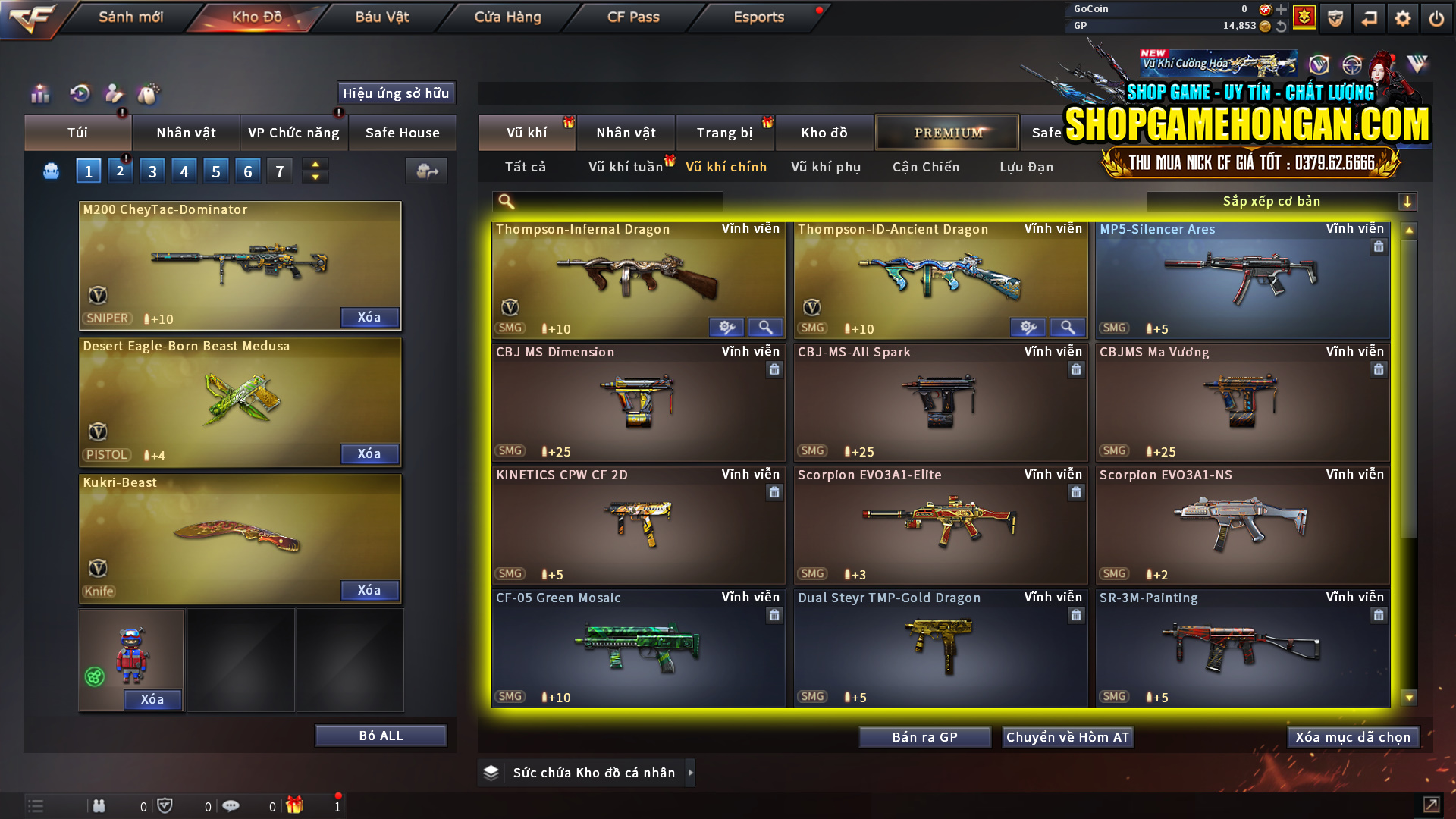Click the chat bubble icon at the bottom
This screenshot has width=1456, height=819.
[x=231, y=805]
